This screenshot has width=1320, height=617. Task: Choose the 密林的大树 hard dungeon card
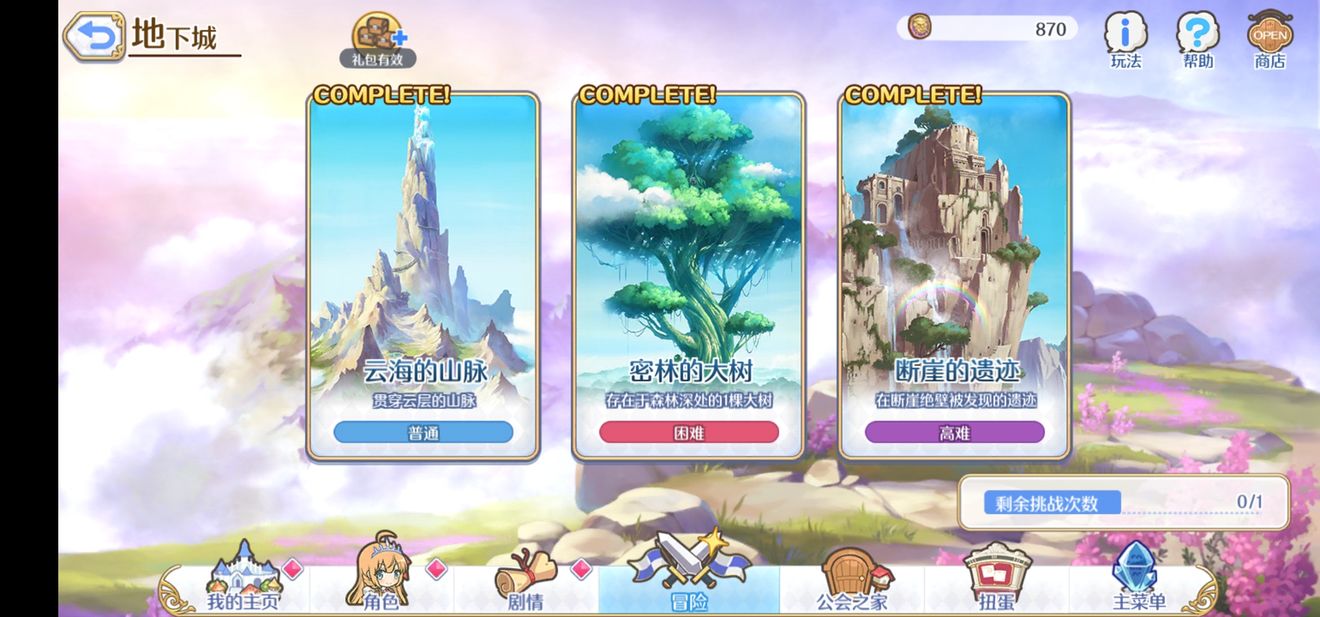(x=689, y=276)
